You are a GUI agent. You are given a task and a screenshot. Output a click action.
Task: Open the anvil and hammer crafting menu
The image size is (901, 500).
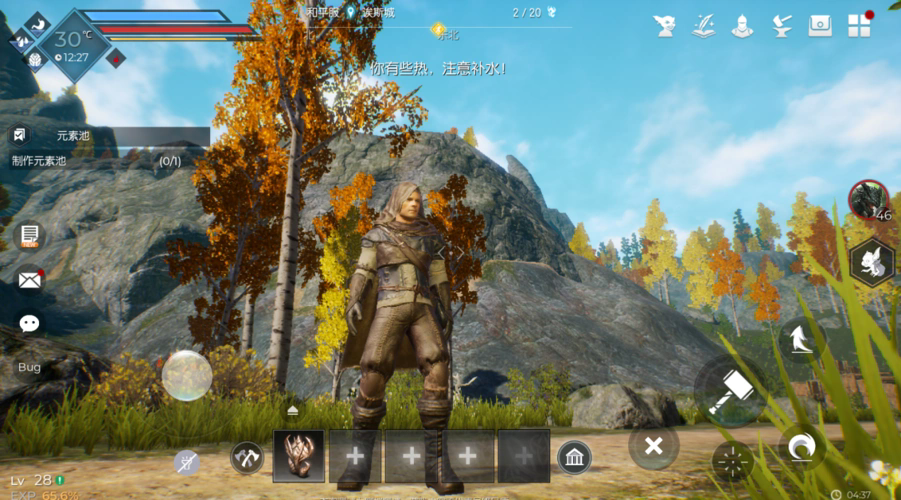coord(781,26)
